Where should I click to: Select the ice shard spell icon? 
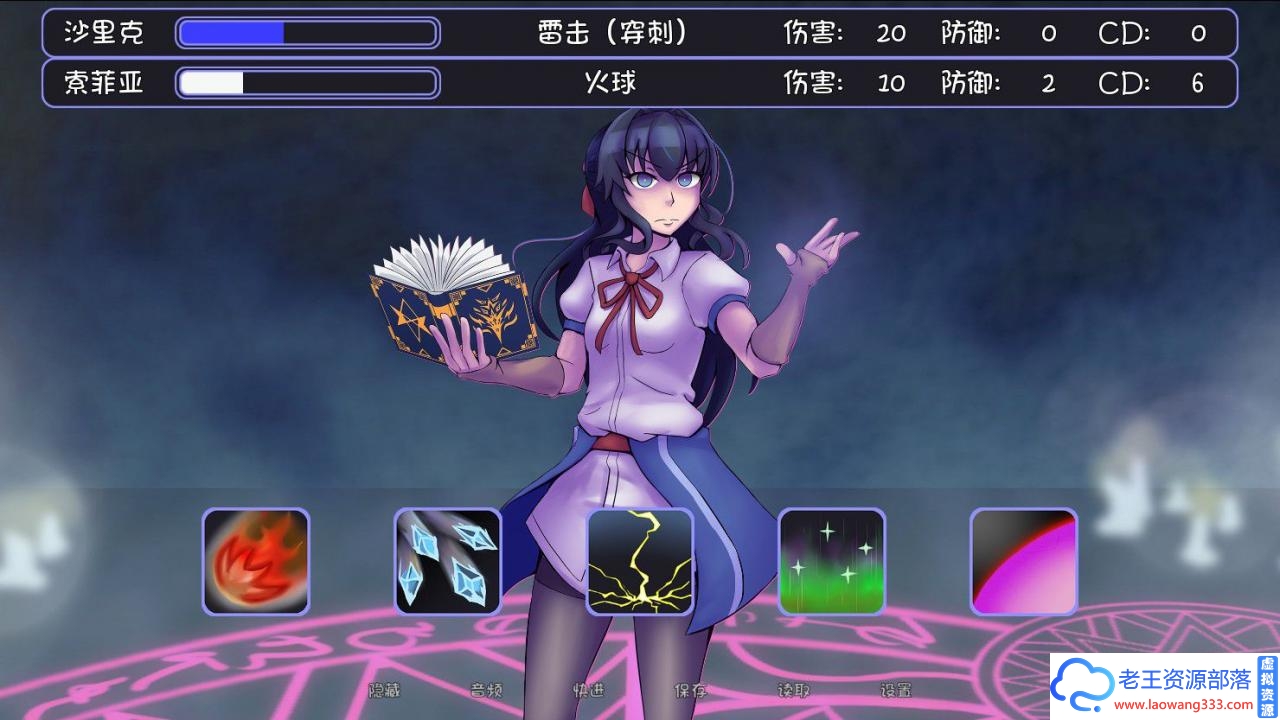pyautogui.click(x=448, y=560)
